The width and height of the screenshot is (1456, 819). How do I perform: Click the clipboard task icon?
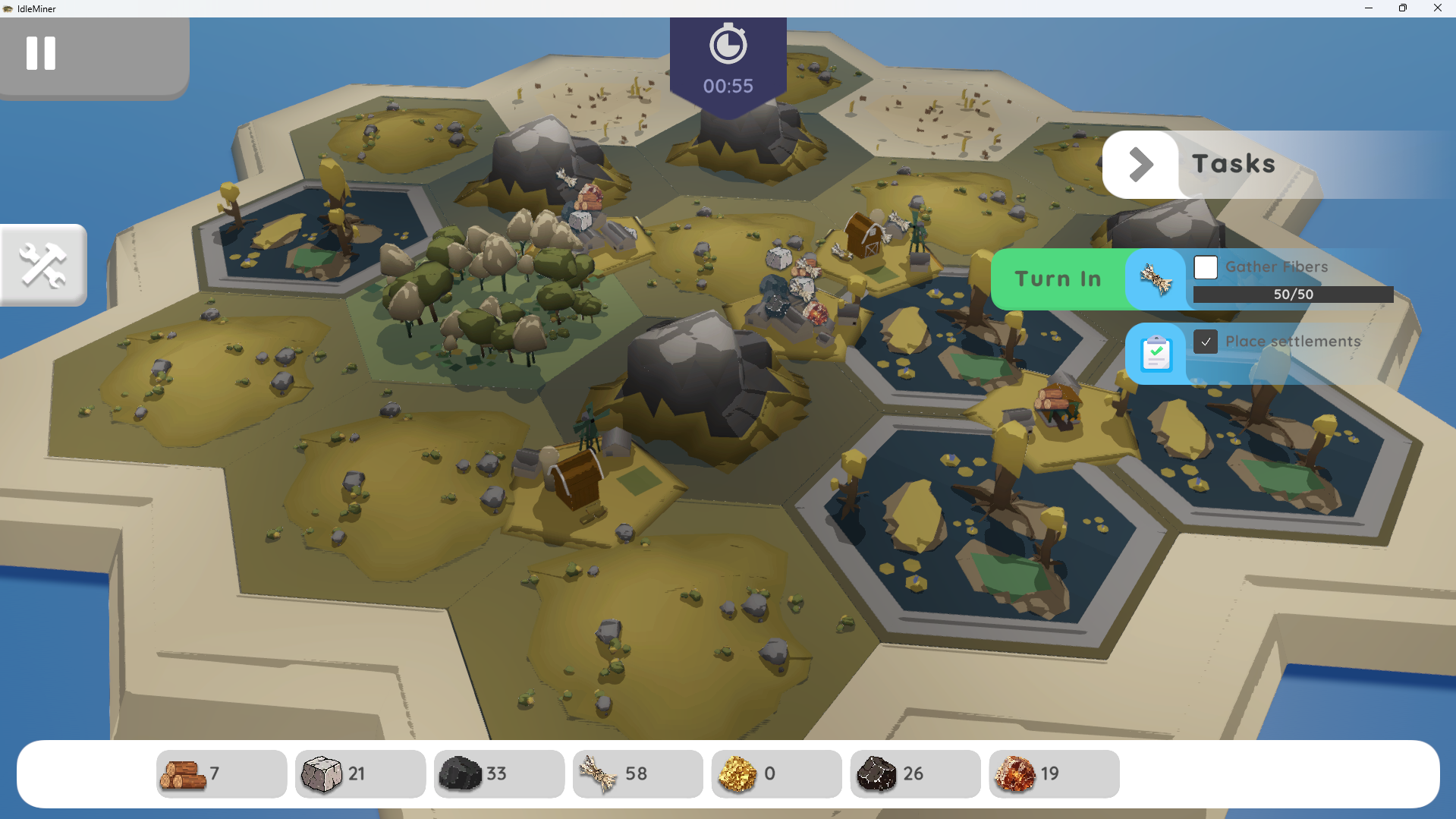(1156, 354)
